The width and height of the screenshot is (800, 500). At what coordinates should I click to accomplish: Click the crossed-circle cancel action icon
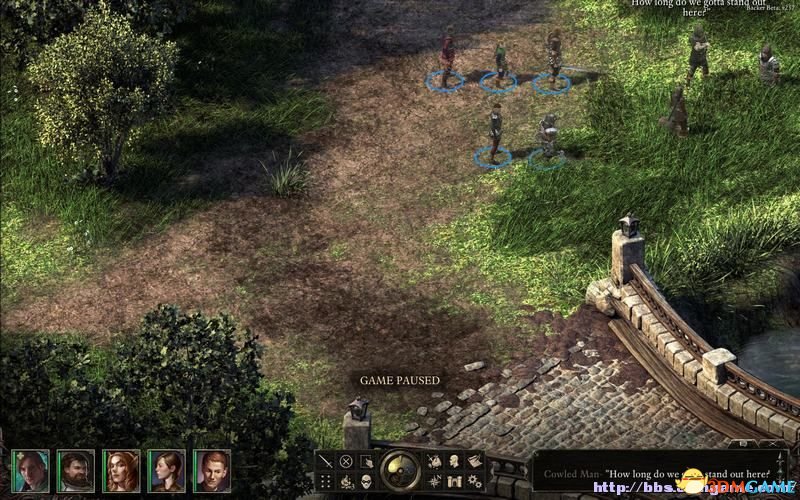[346, 461]
